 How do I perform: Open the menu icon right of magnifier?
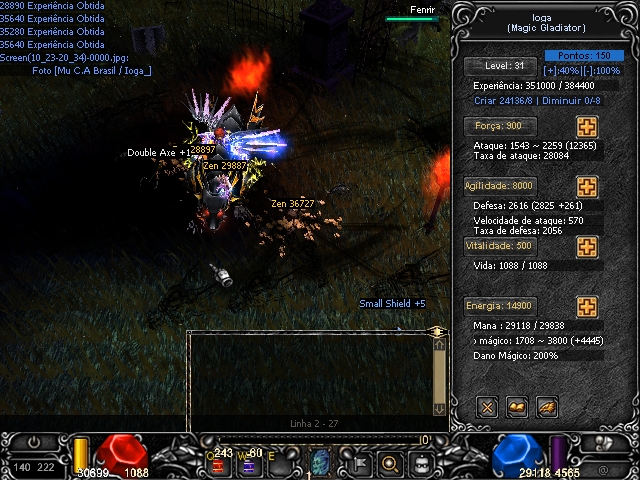pos(422,463)
